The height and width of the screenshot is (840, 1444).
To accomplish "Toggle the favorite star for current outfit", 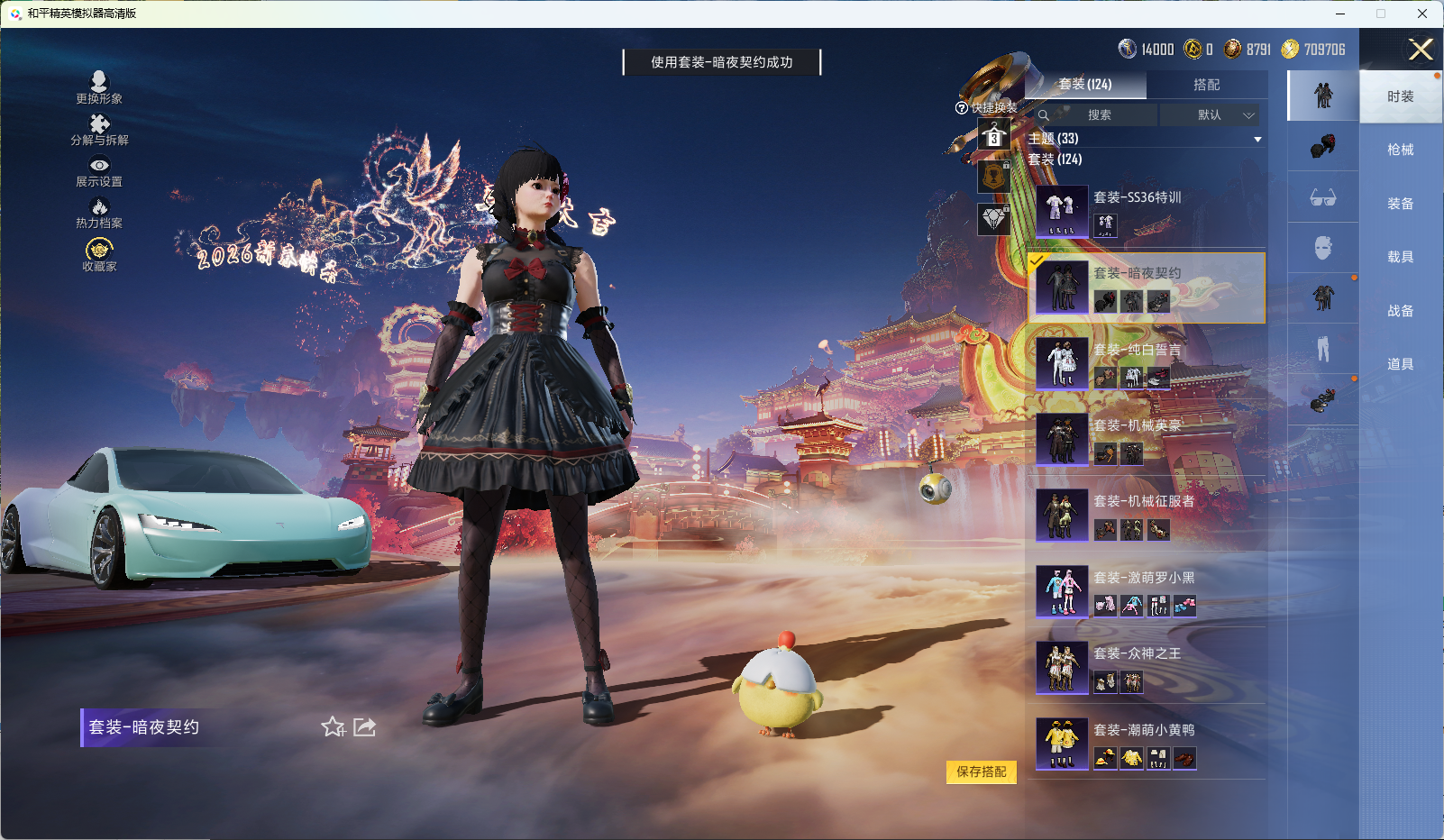I will (x=333, y=727).
